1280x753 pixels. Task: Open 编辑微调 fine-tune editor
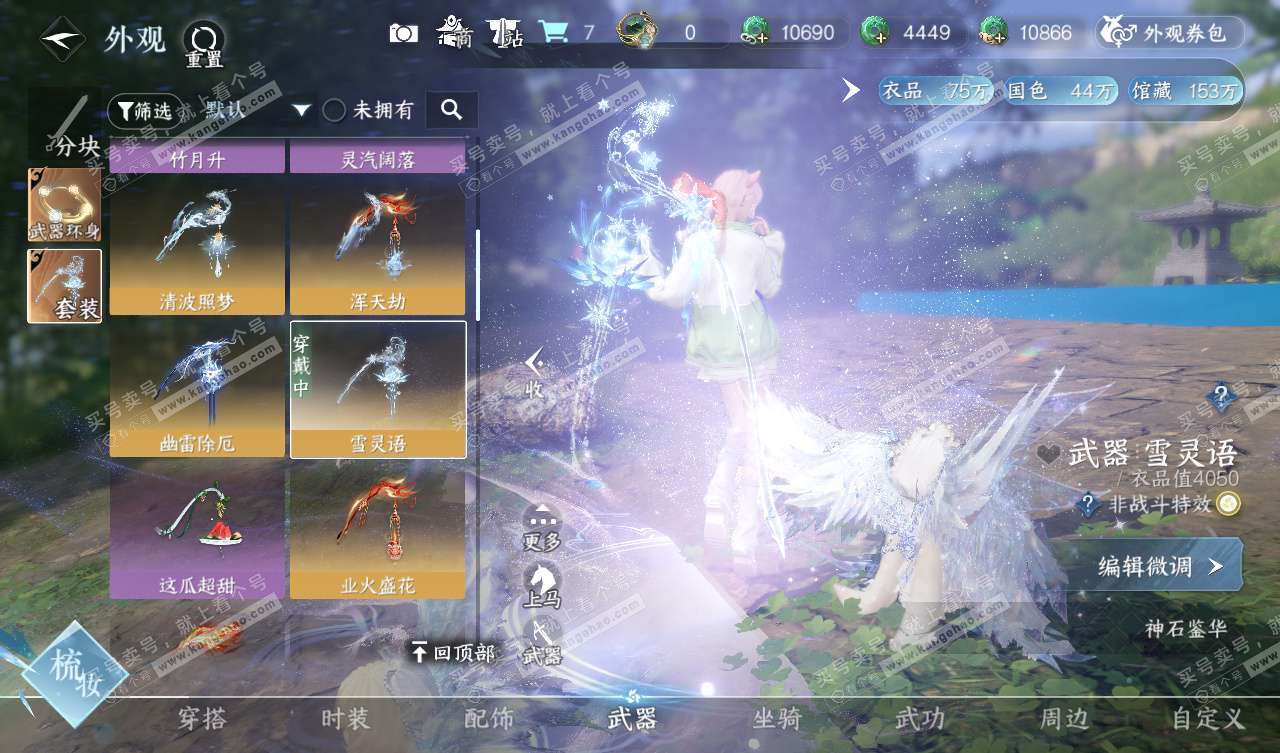[1156, 566]
